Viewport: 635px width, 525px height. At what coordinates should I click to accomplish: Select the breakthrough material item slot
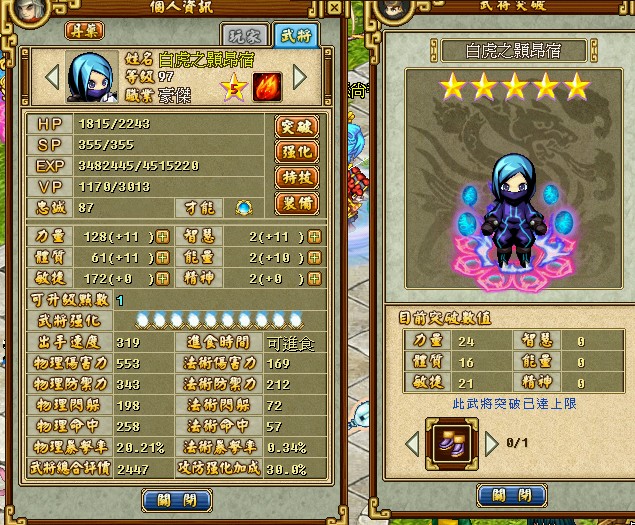(x=449, y=442)
